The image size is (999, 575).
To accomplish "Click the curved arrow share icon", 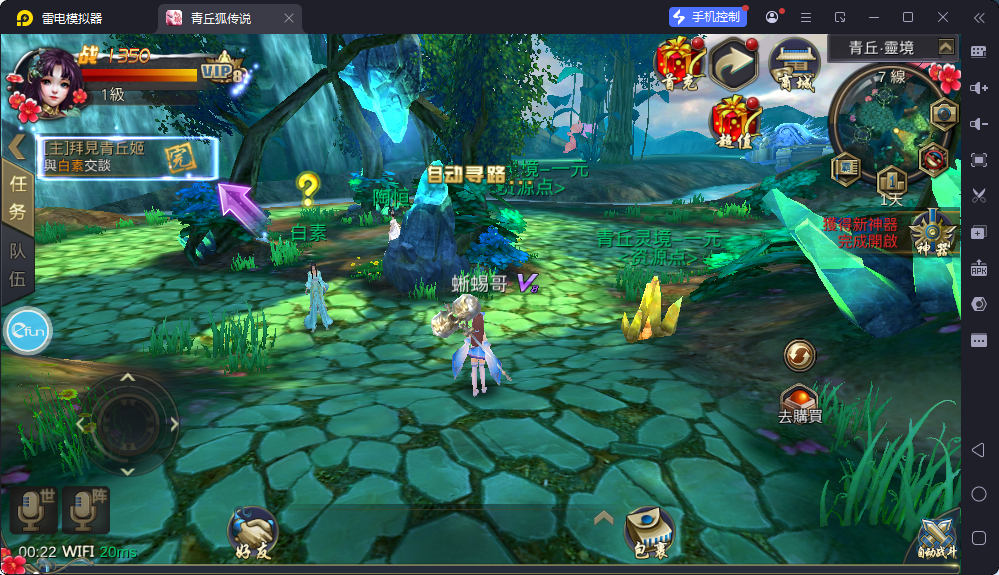I will click(x=736, y=64).
